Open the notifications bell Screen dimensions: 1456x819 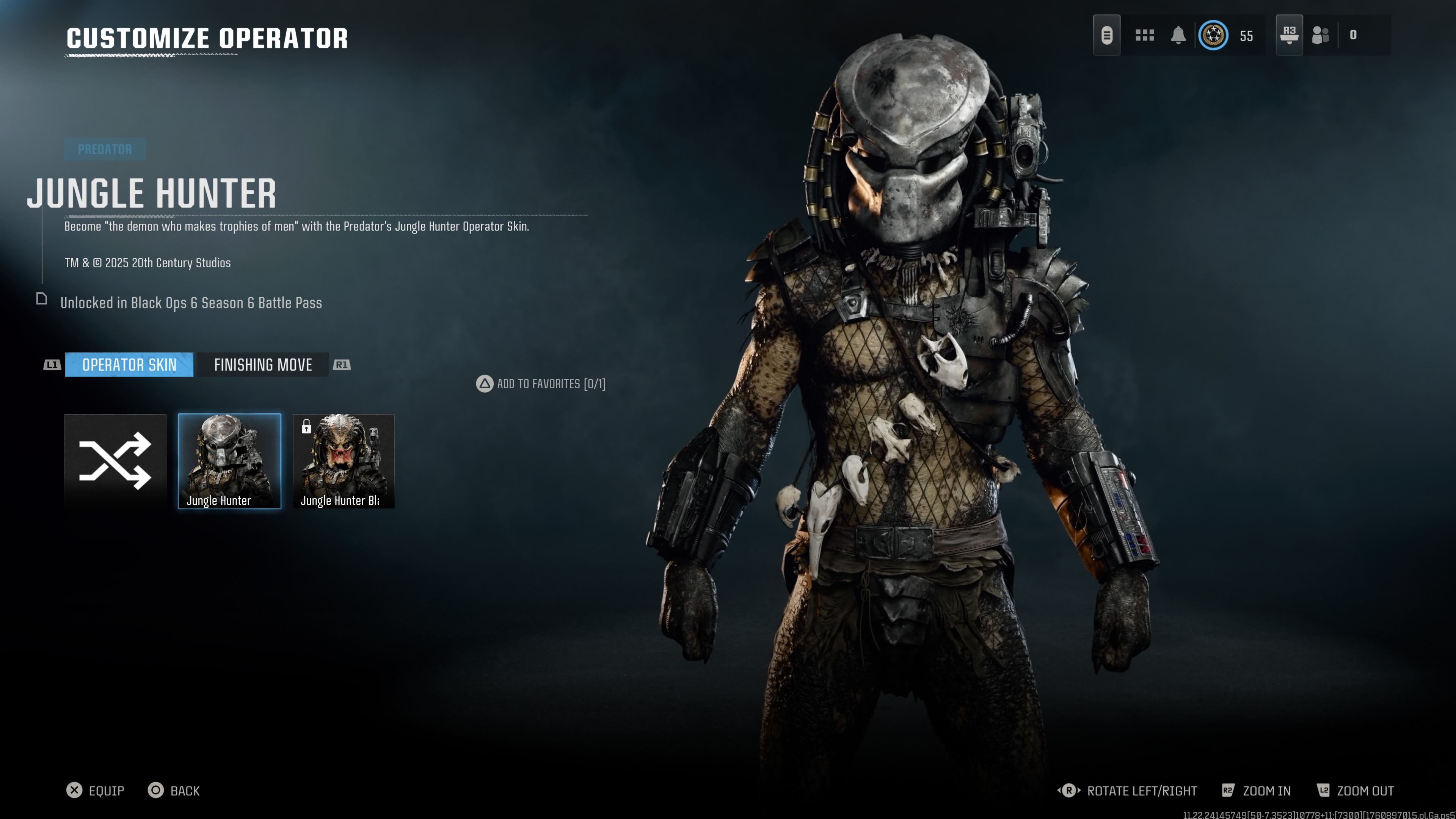(1178, 35)
